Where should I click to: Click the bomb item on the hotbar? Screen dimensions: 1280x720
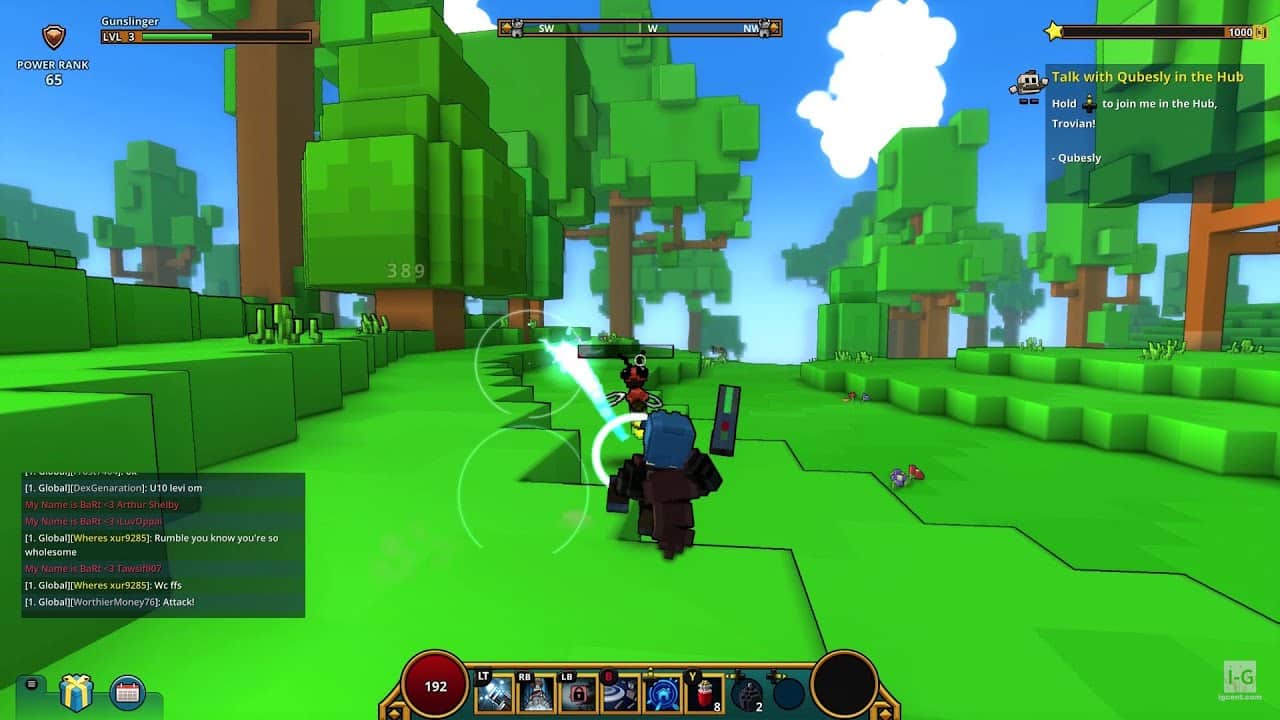(x=745, y=692)
